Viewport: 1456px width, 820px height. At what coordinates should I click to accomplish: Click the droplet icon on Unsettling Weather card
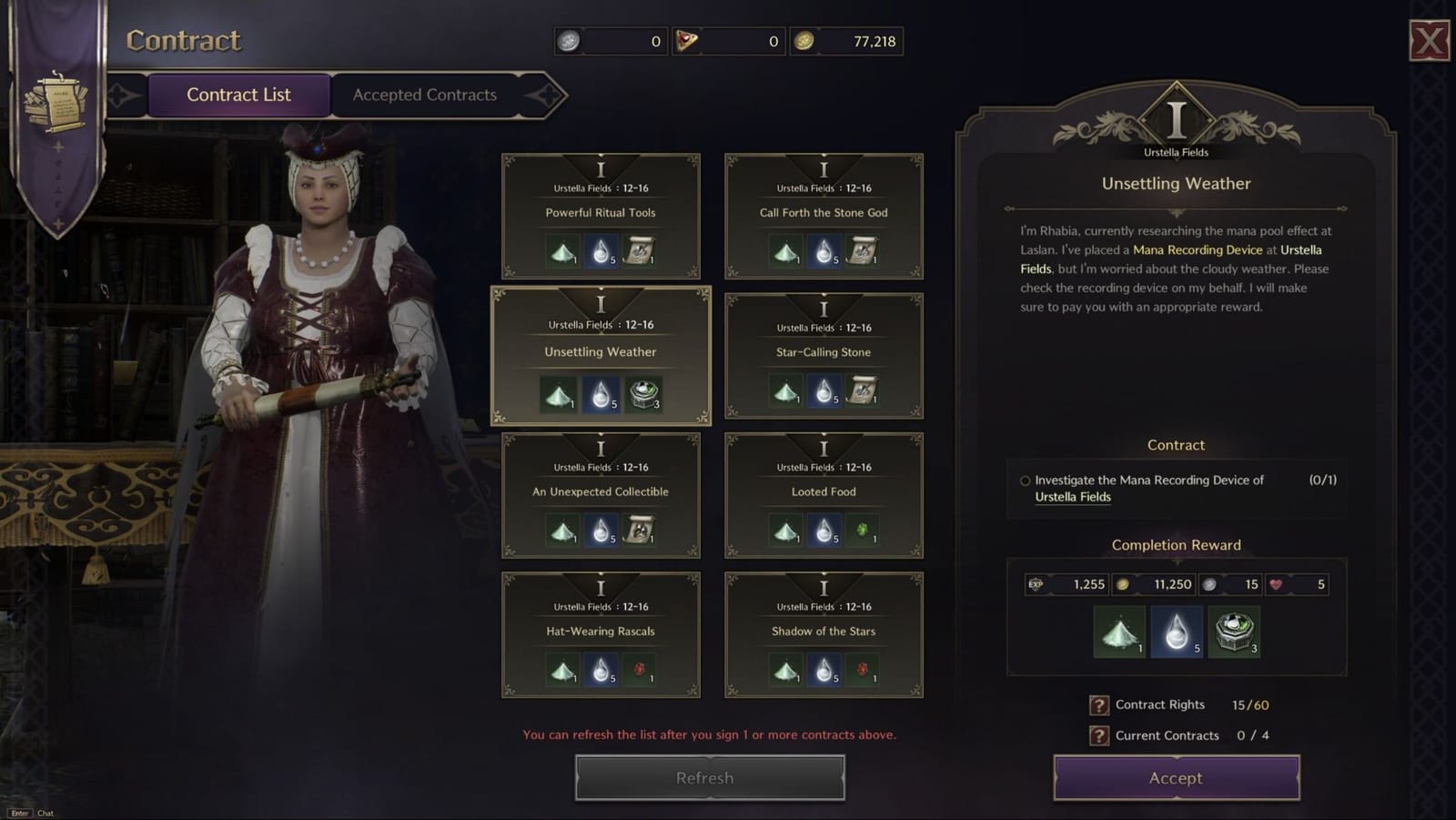coord(600,392)
